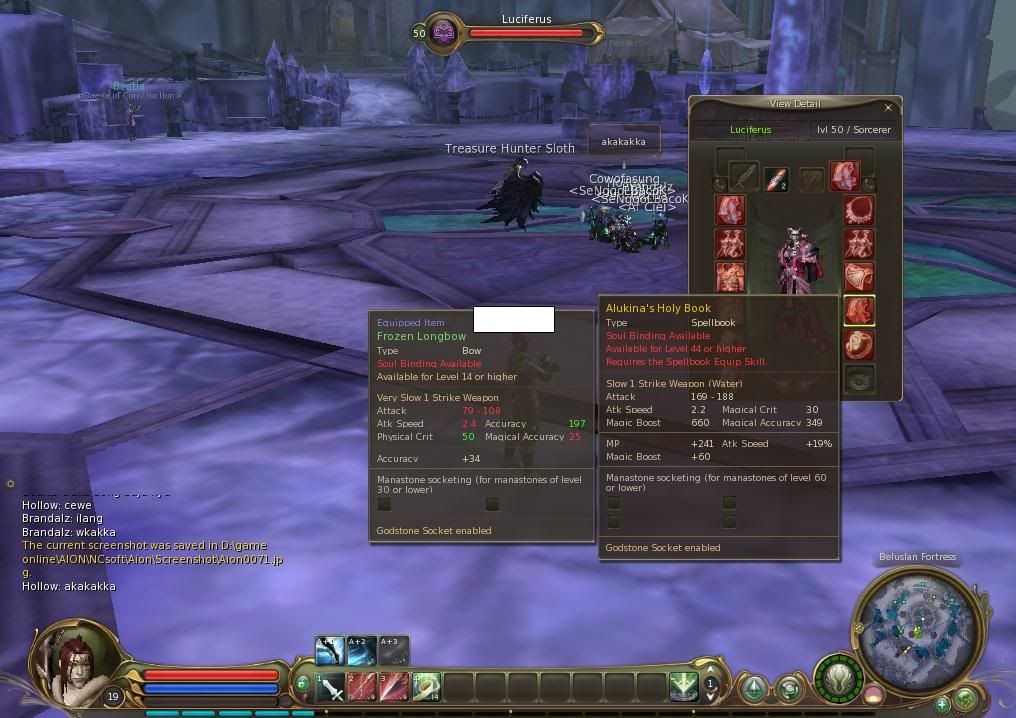Activate the A+1 quickbar skill
This screenshot has width=1016, height=718.
[330, 651]
